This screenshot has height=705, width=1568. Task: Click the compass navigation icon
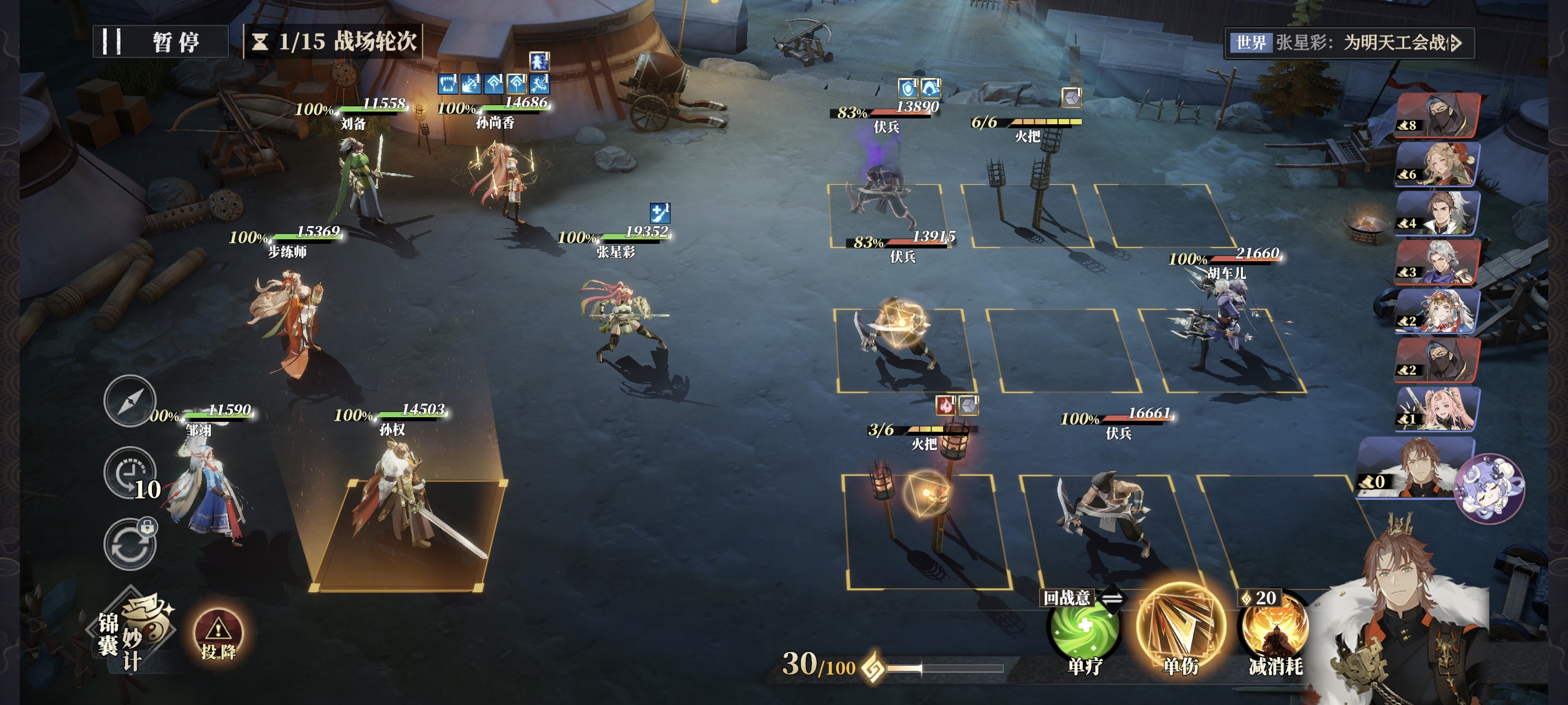coord(129,402)
